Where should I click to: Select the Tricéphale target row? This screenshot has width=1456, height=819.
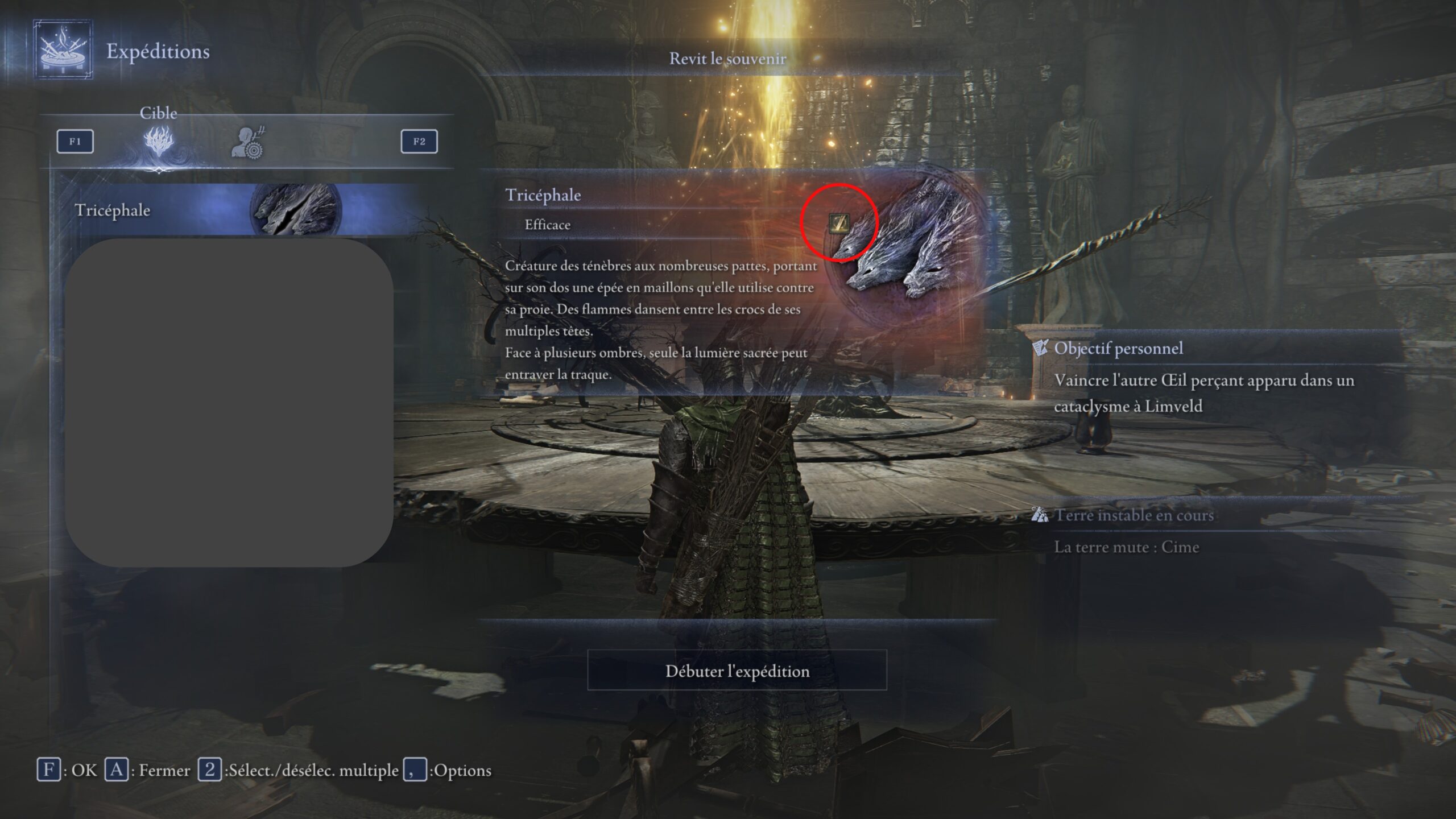205,210
